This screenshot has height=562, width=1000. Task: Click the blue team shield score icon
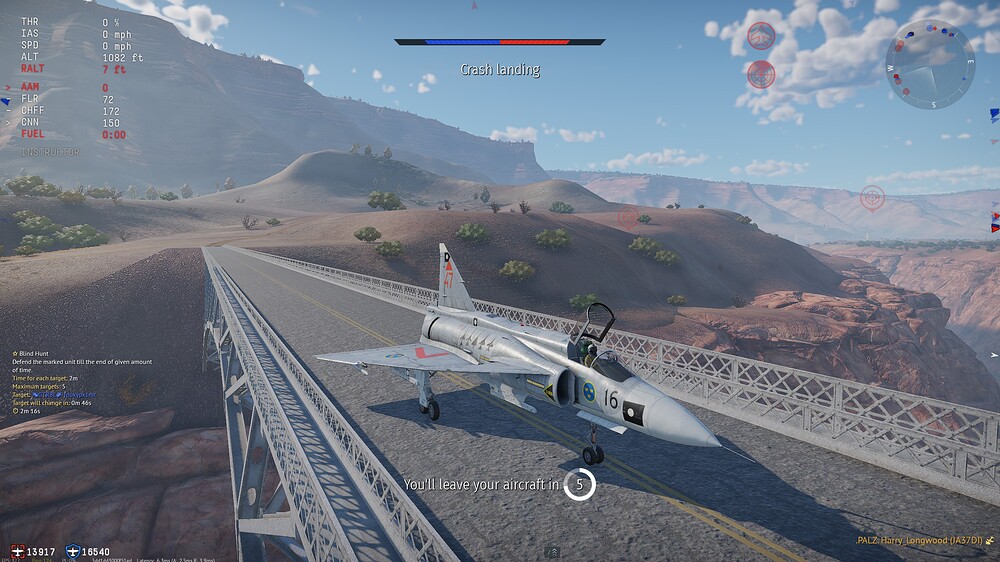[x=73, y=551]
